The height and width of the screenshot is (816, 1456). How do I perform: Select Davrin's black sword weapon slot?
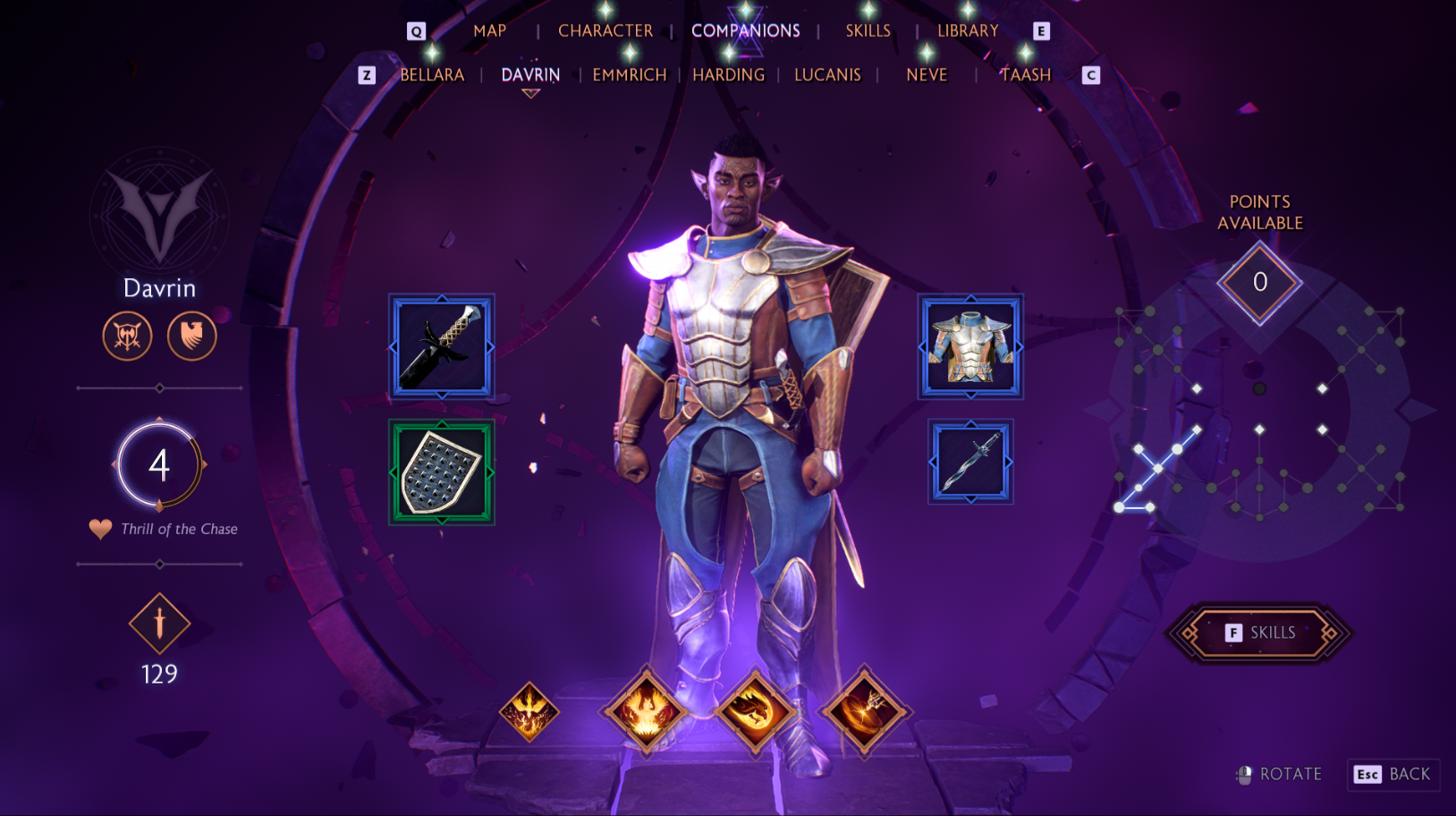pyautogui.click(x=442, y=346)
